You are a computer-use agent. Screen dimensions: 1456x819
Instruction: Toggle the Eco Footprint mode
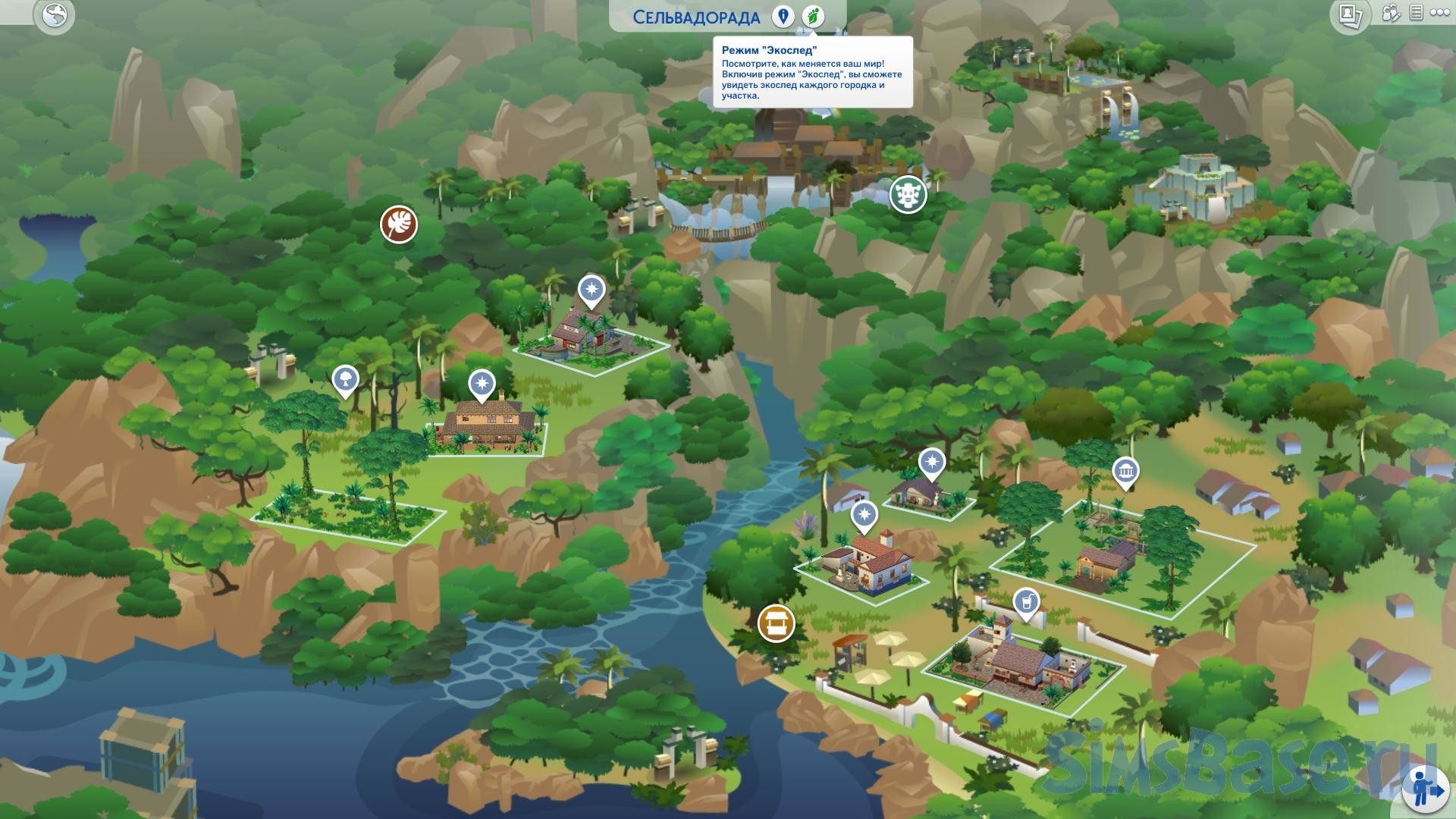coord(813,16)
